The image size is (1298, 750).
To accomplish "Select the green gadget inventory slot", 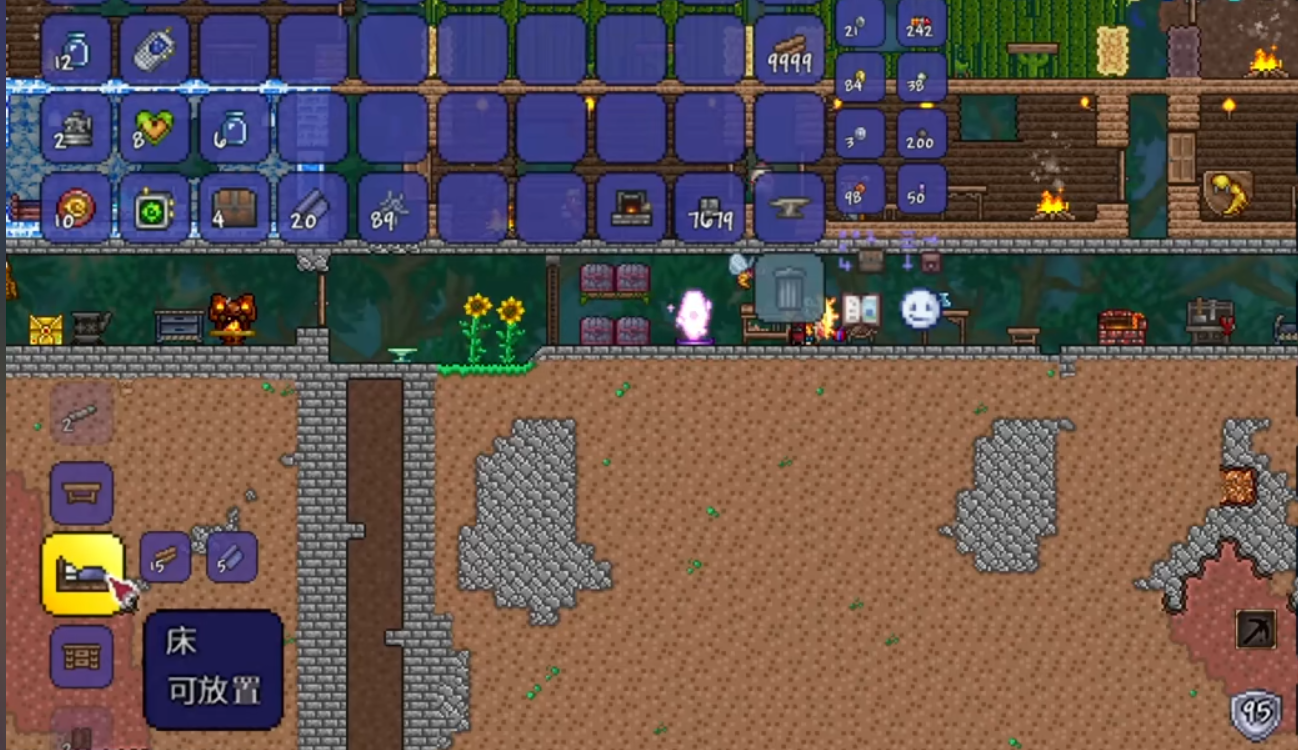I will [x=155, y=208].
